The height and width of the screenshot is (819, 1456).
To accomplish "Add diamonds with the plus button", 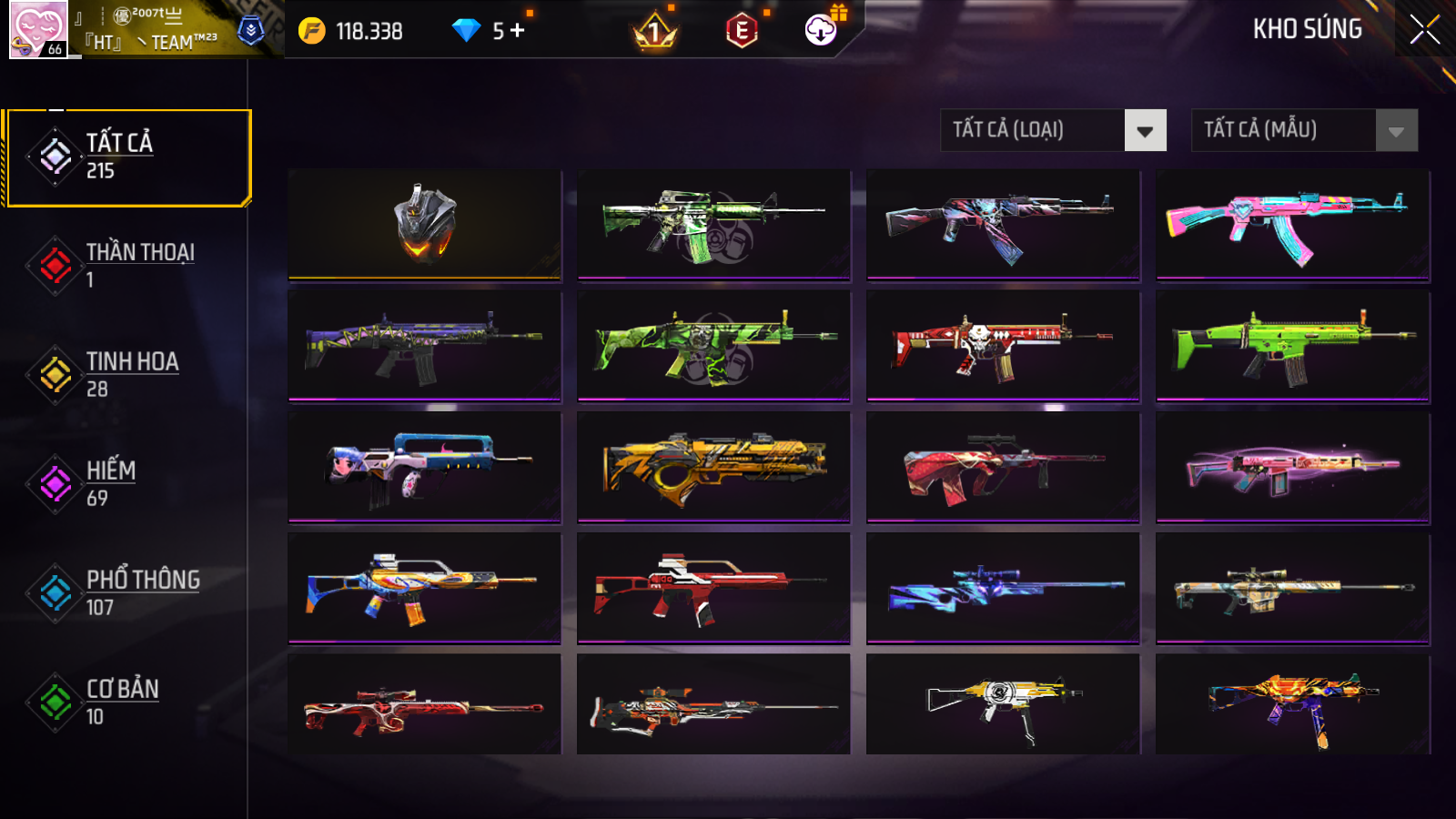I will 518,31.
